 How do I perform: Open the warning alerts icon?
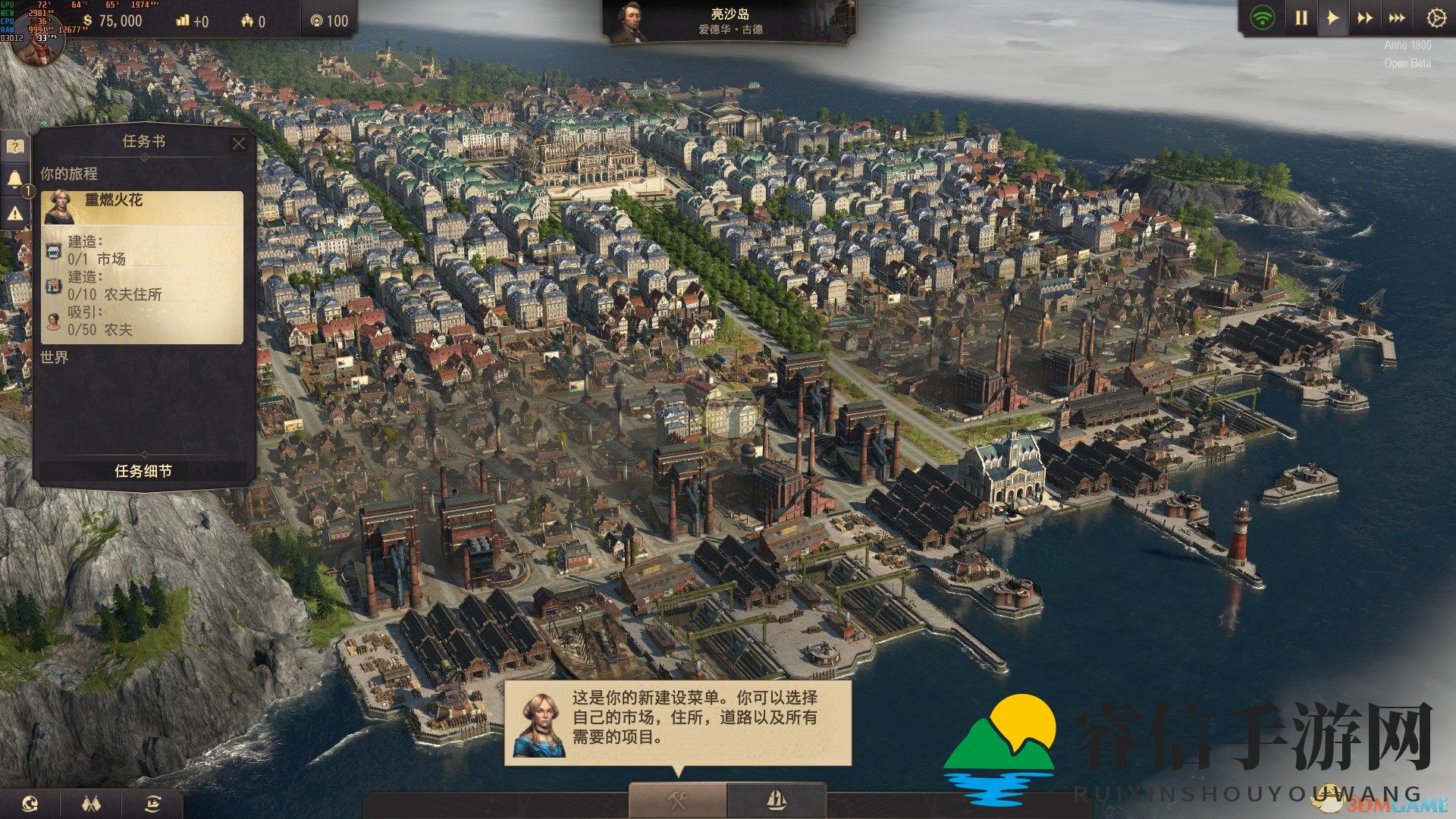(x=15, y=214)
